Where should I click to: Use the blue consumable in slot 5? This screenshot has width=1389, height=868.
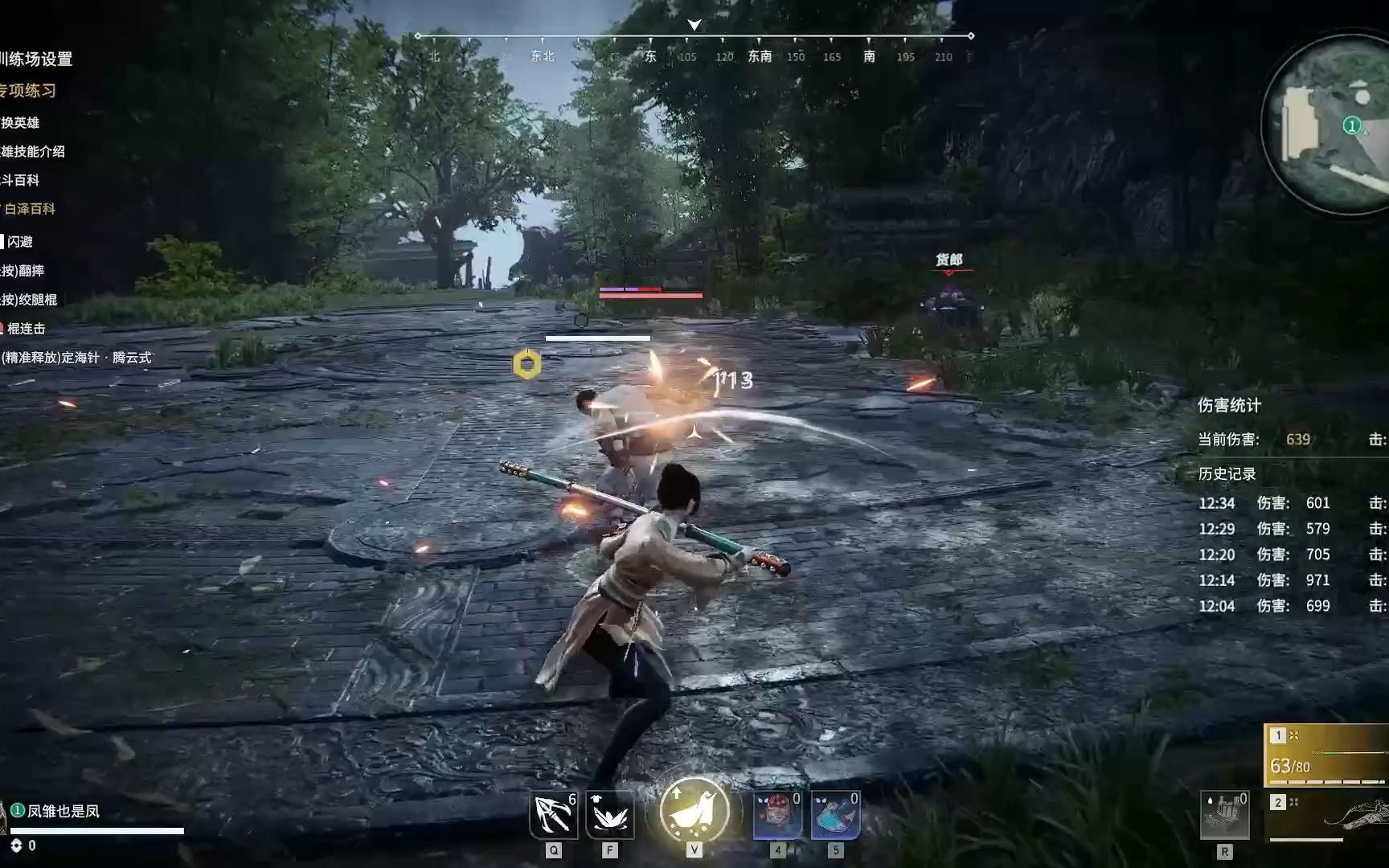[835, 815]
